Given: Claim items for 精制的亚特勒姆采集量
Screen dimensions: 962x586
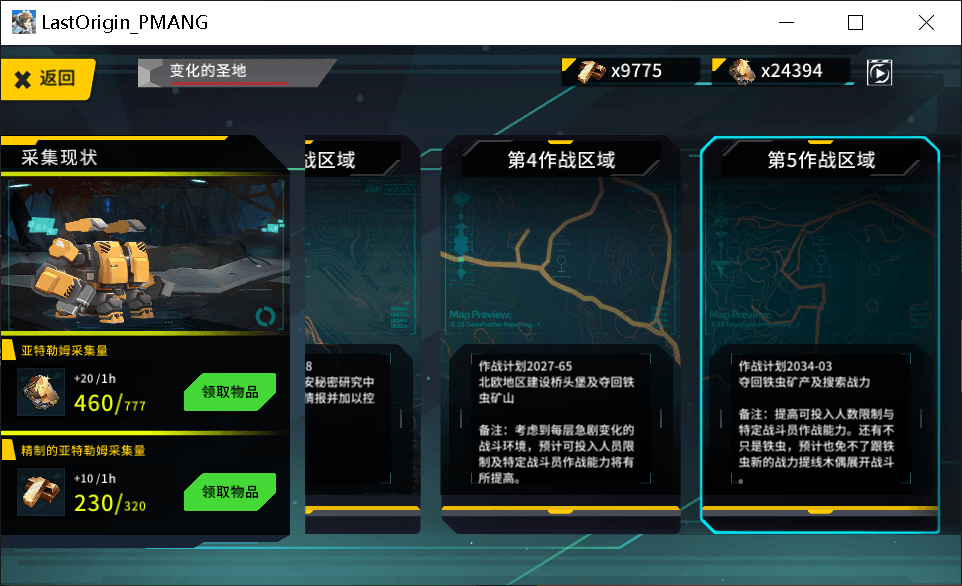Looking at the screenshot, I should click(230, 492).
